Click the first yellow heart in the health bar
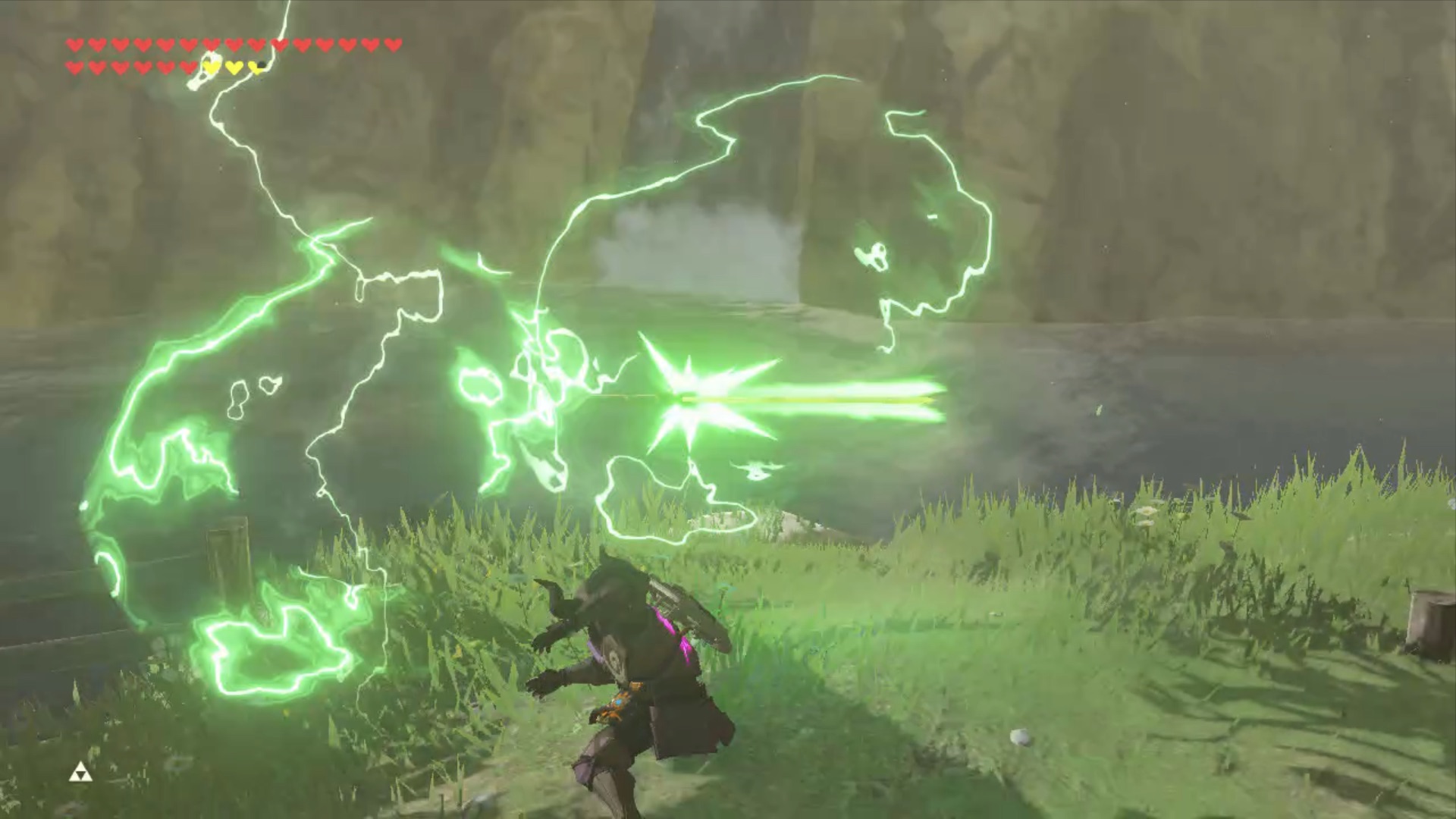The image size is (1456, 819). pos(211,67)
